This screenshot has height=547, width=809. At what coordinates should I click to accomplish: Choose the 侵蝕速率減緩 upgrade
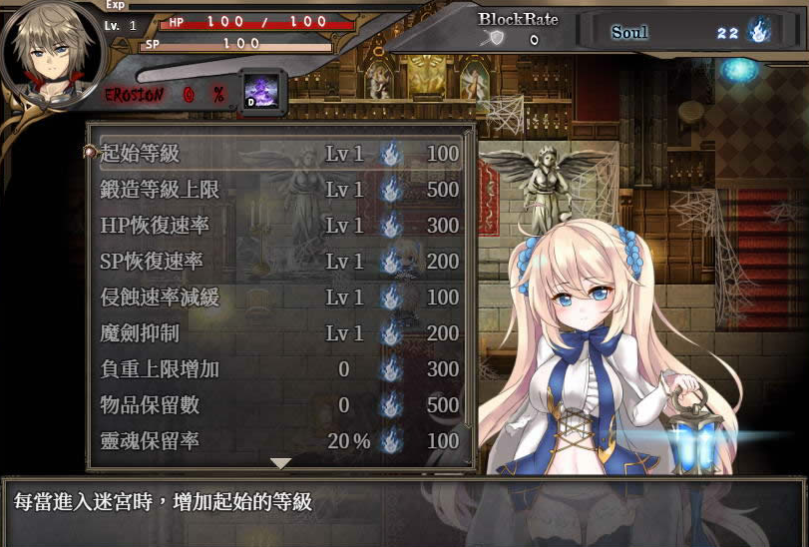(x=280, y=298)
